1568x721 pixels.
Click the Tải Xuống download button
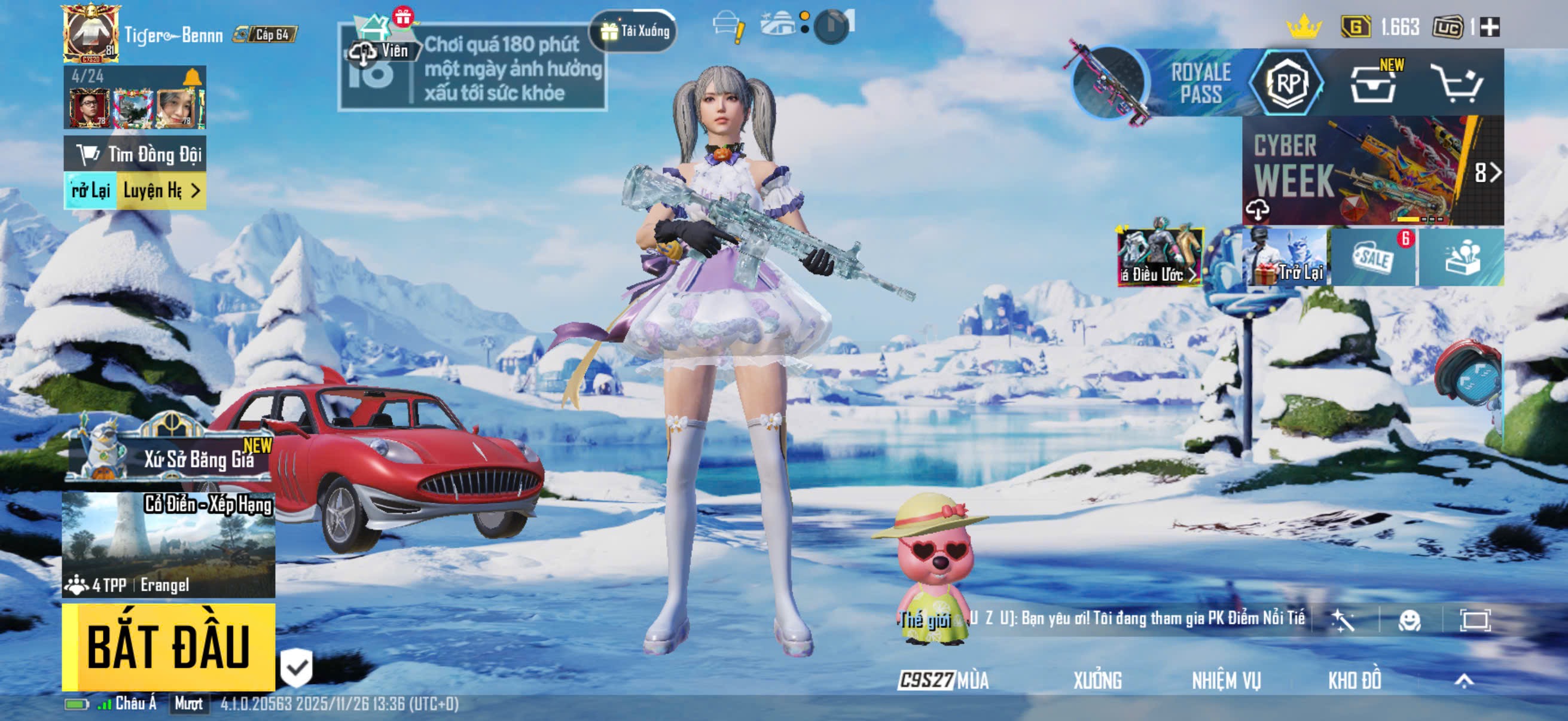[x=635, y=31]
